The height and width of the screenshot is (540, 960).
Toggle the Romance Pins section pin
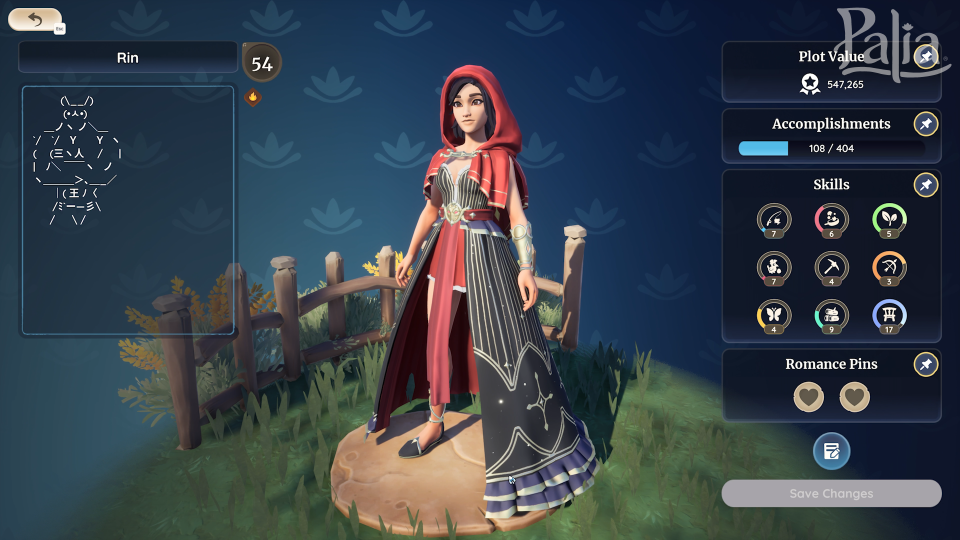click(926, 365)
